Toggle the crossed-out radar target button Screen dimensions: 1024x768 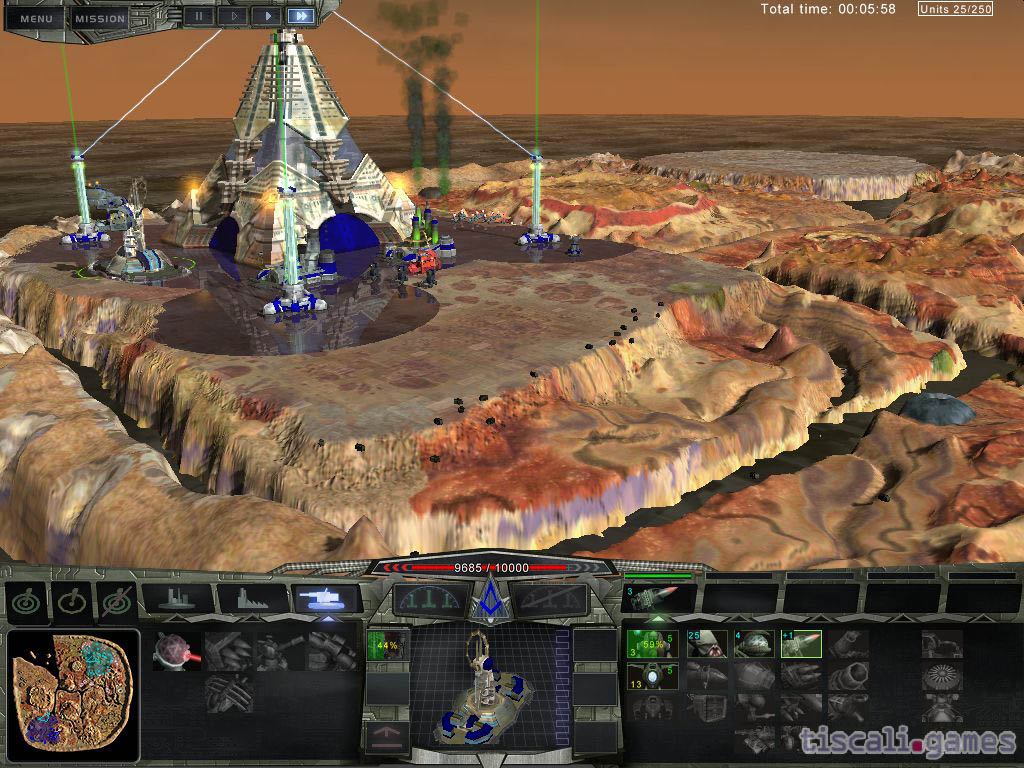(x=117, y=601)
